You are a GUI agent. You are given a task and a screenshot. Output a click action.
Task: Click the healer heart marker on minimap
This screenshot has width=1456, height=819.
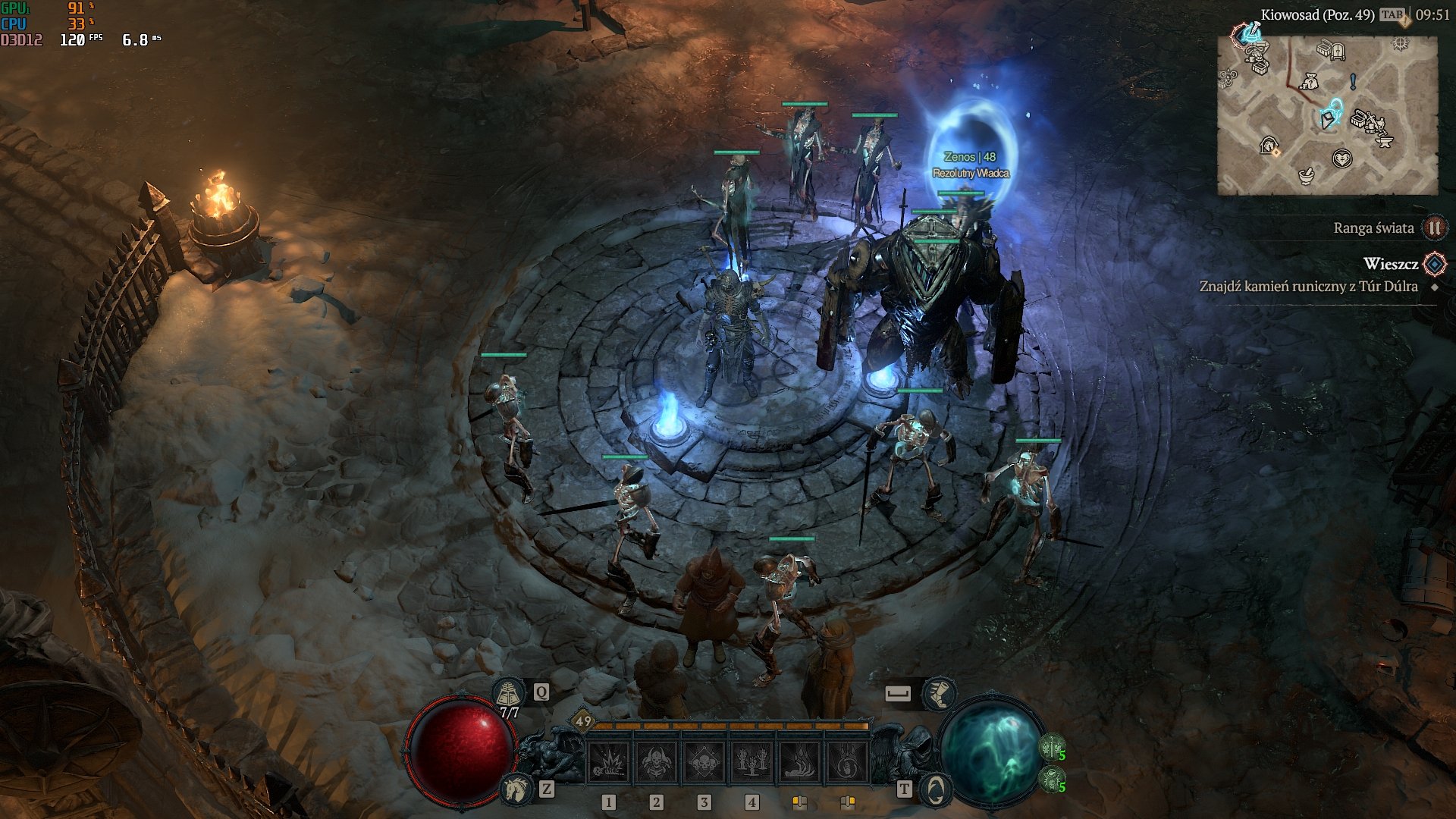[1342, 158]
